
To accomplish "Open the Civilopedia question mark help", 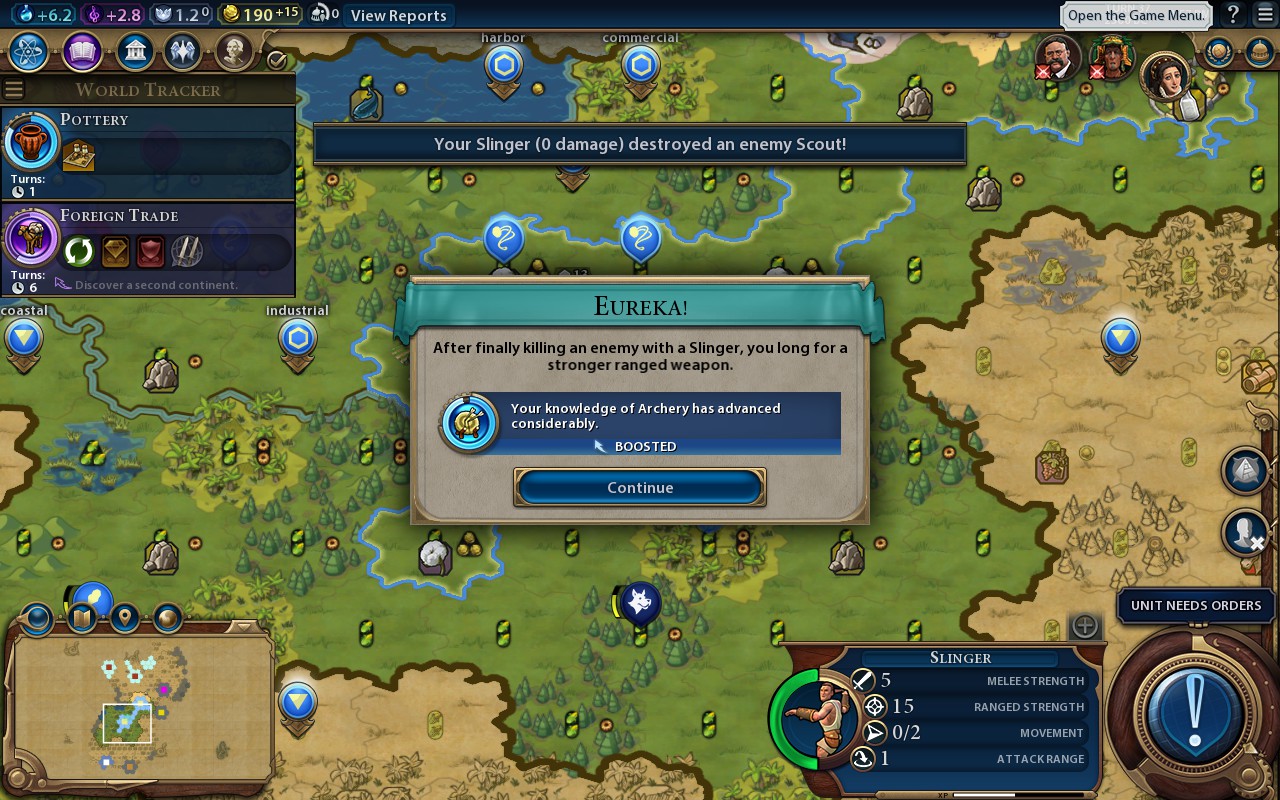I will [x=1234, y=15].
